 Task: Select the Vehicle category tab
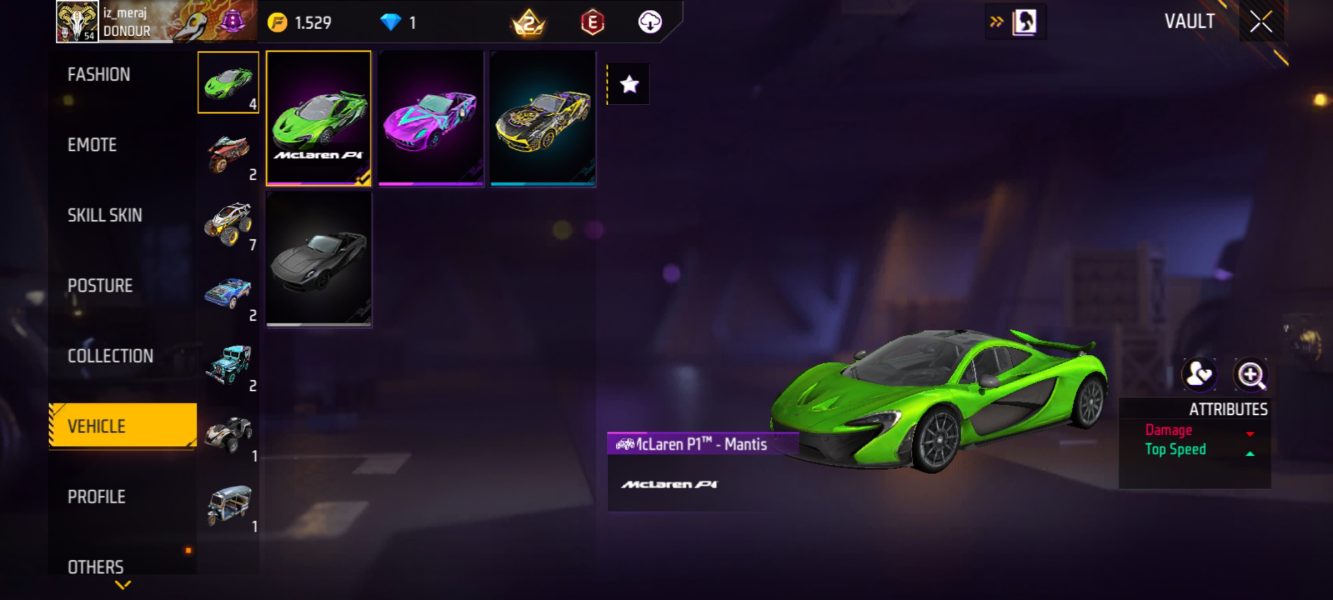point(97,427)
